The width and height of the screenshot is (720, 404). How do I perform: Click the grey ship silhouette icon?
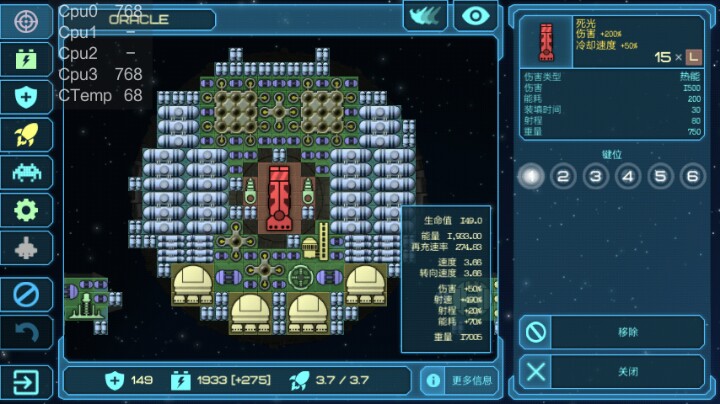click(x=26, y=248)
